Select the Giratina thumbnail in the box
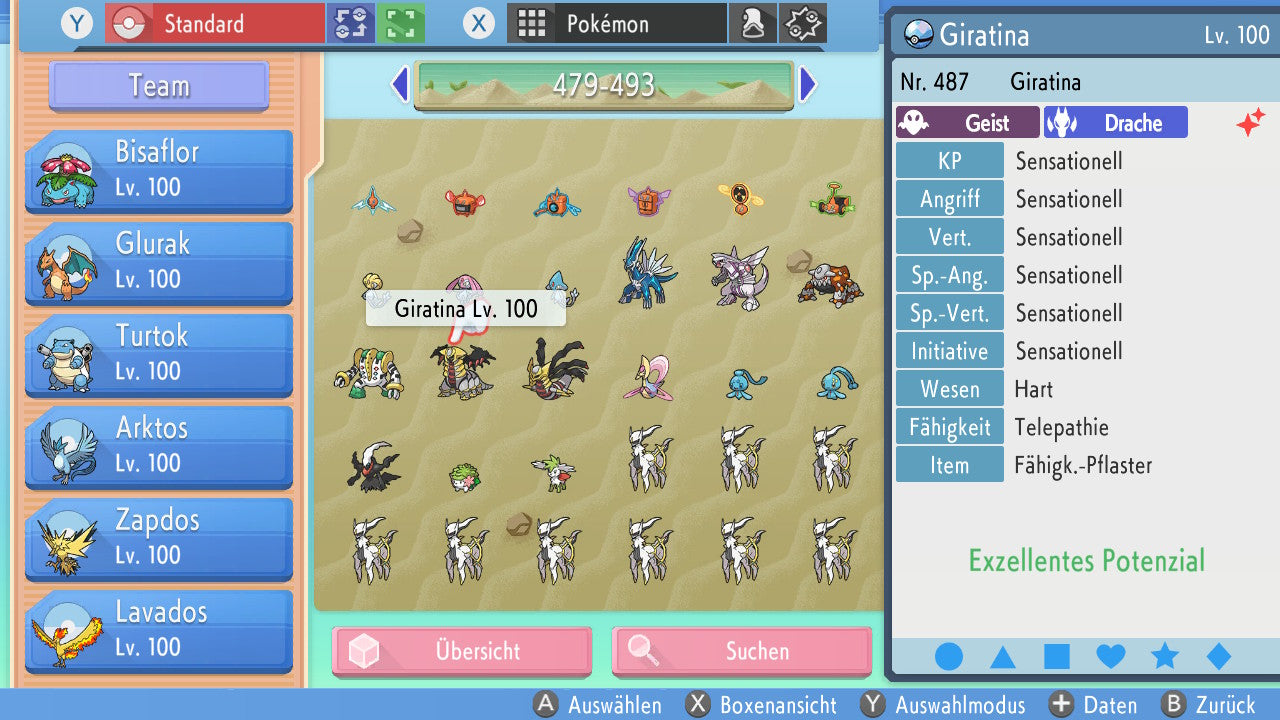This screenshot has width=1280, height=720. pyautogui.click(x=464, y=370)
